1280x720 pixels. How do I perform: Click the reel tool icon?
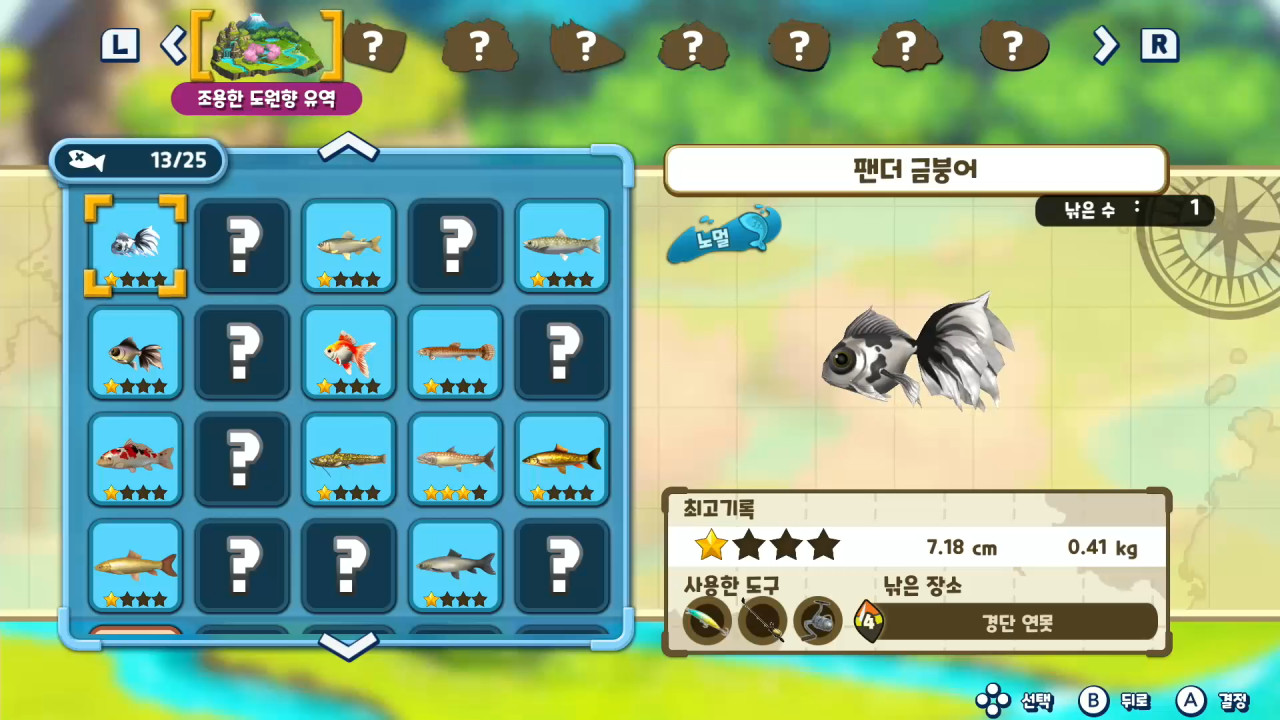pyautogui.click(x=817, y=621)
